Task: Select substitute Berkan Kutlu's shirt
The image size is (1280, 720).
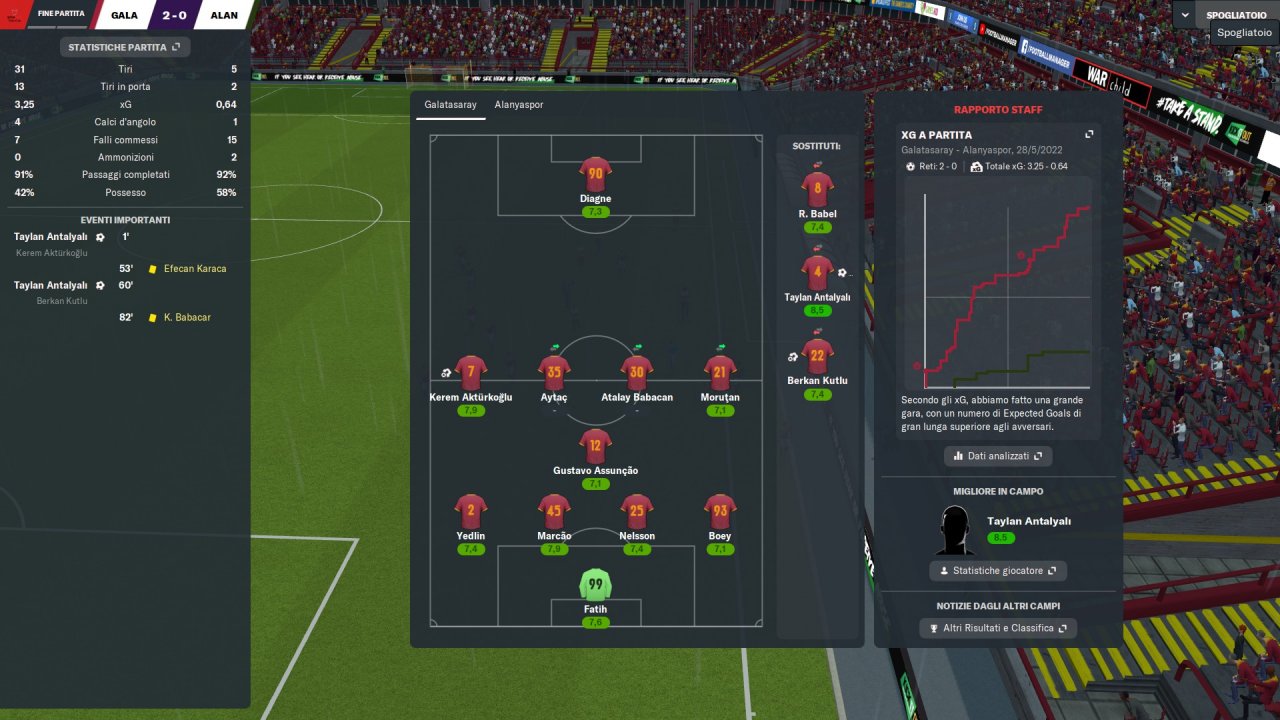Action: pos(817,356)
